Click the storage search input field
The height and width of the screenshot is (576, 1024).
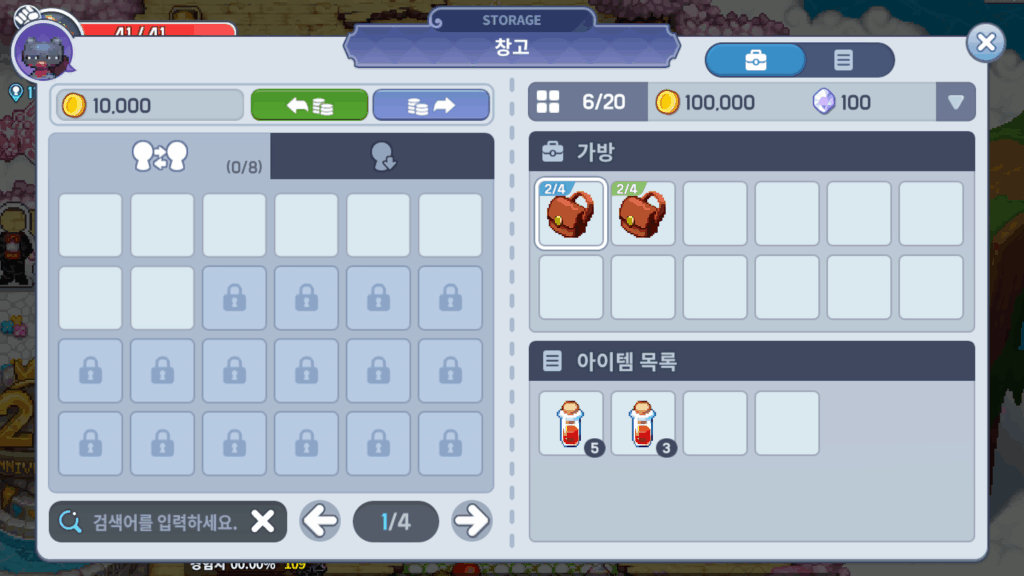coord(150,522)
